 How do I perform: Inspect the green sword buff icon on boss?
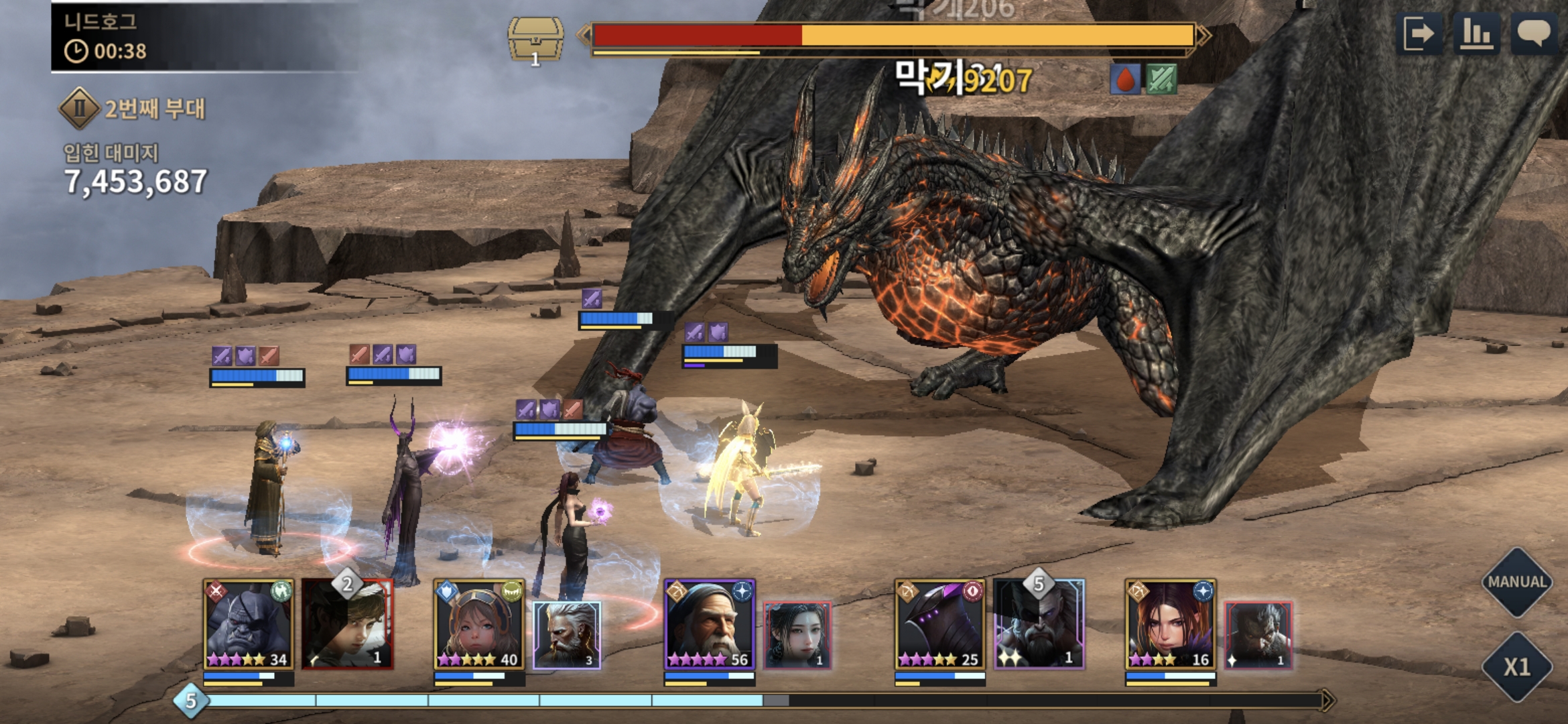point(1161,80)
